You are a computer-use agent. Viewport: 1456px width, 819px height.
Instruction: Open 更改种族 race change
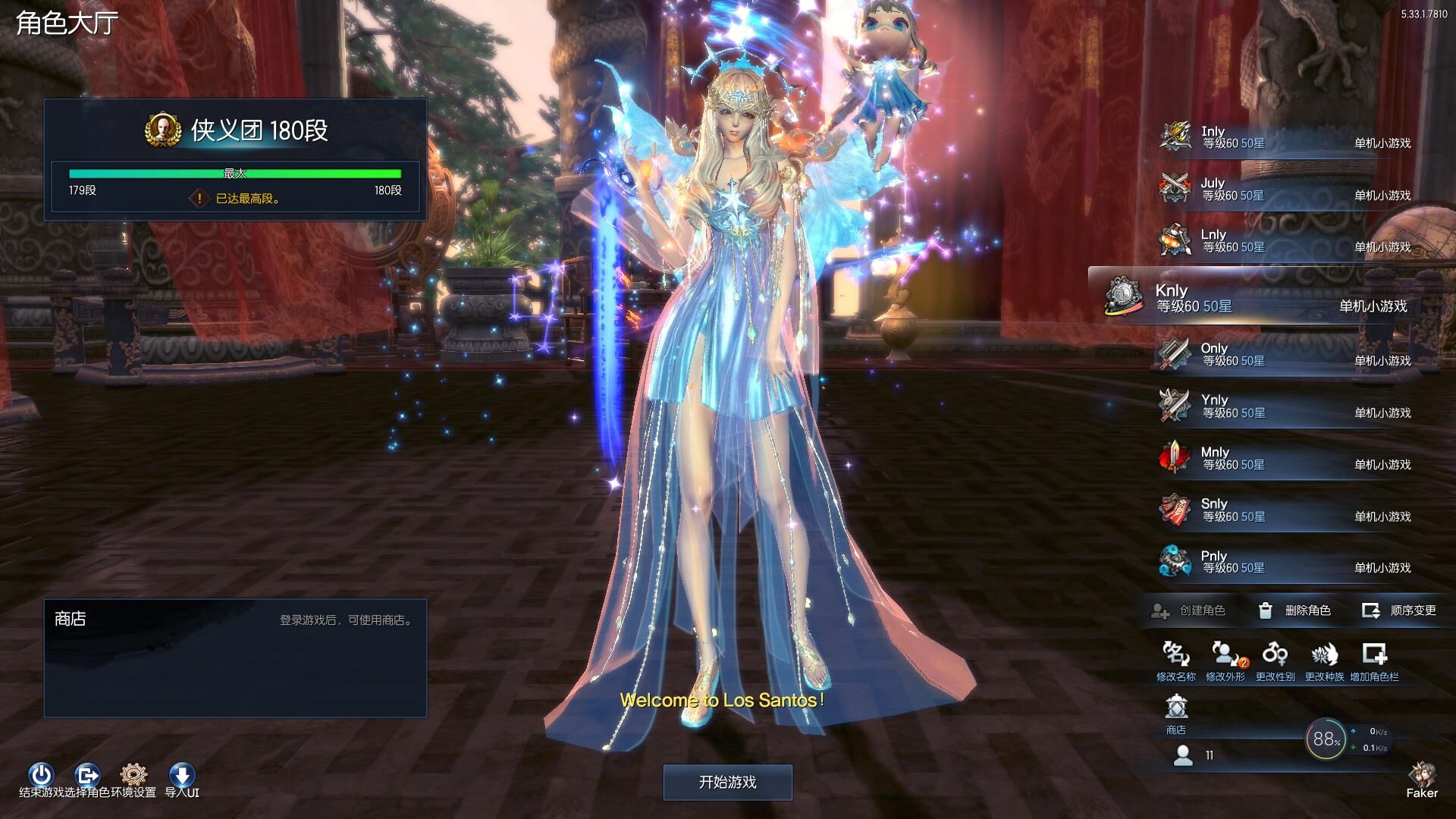tap(1324, 661)
